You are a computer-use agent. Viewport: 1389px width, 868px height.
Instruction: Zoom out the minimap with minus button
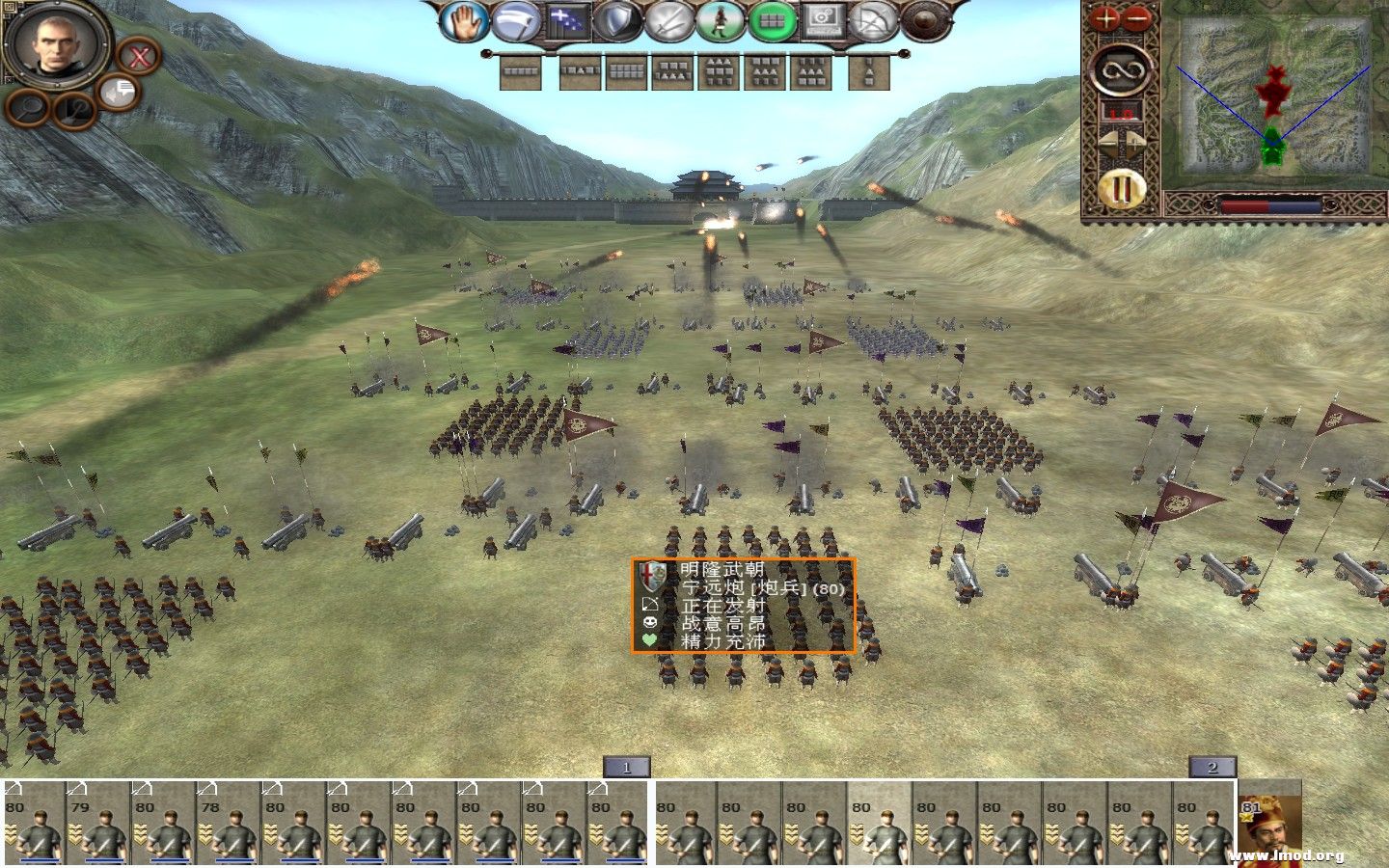tap(1138, 18)
